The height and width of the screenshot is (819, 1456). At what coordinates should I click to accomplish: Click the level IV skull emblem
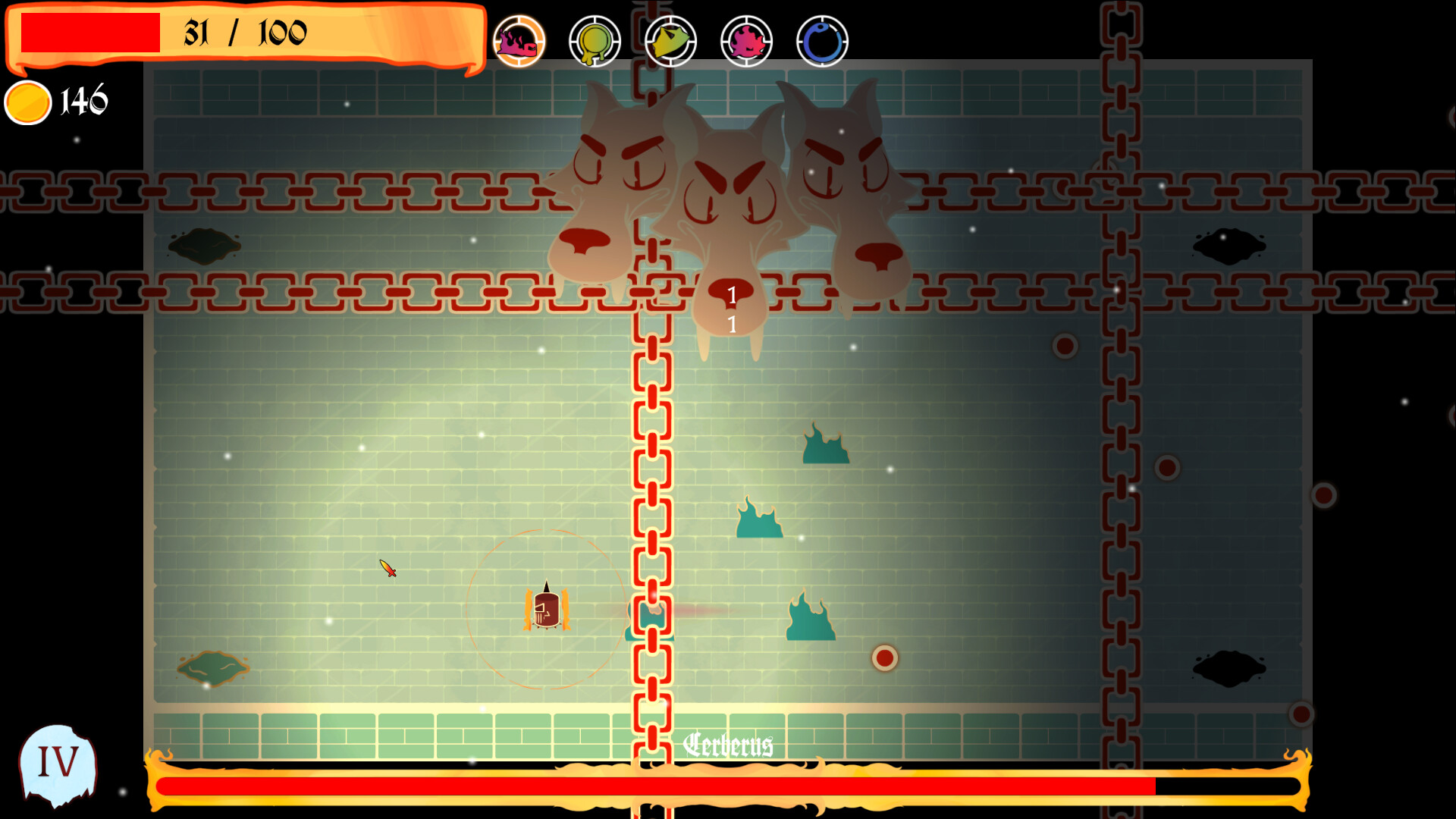59,762
